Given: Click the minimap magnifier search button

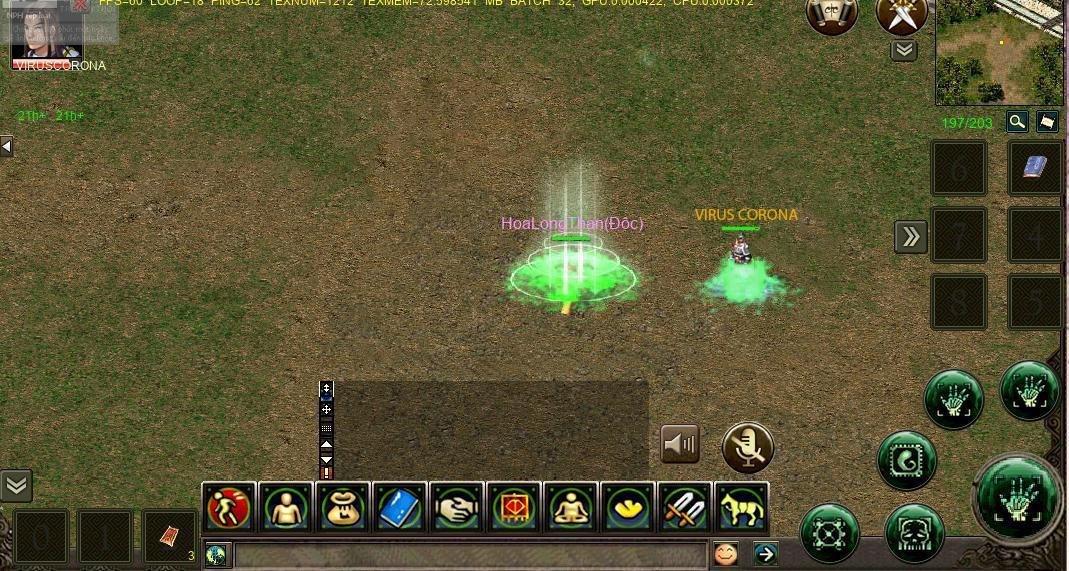Looking at the screenshot, I should pos(1017,122).
